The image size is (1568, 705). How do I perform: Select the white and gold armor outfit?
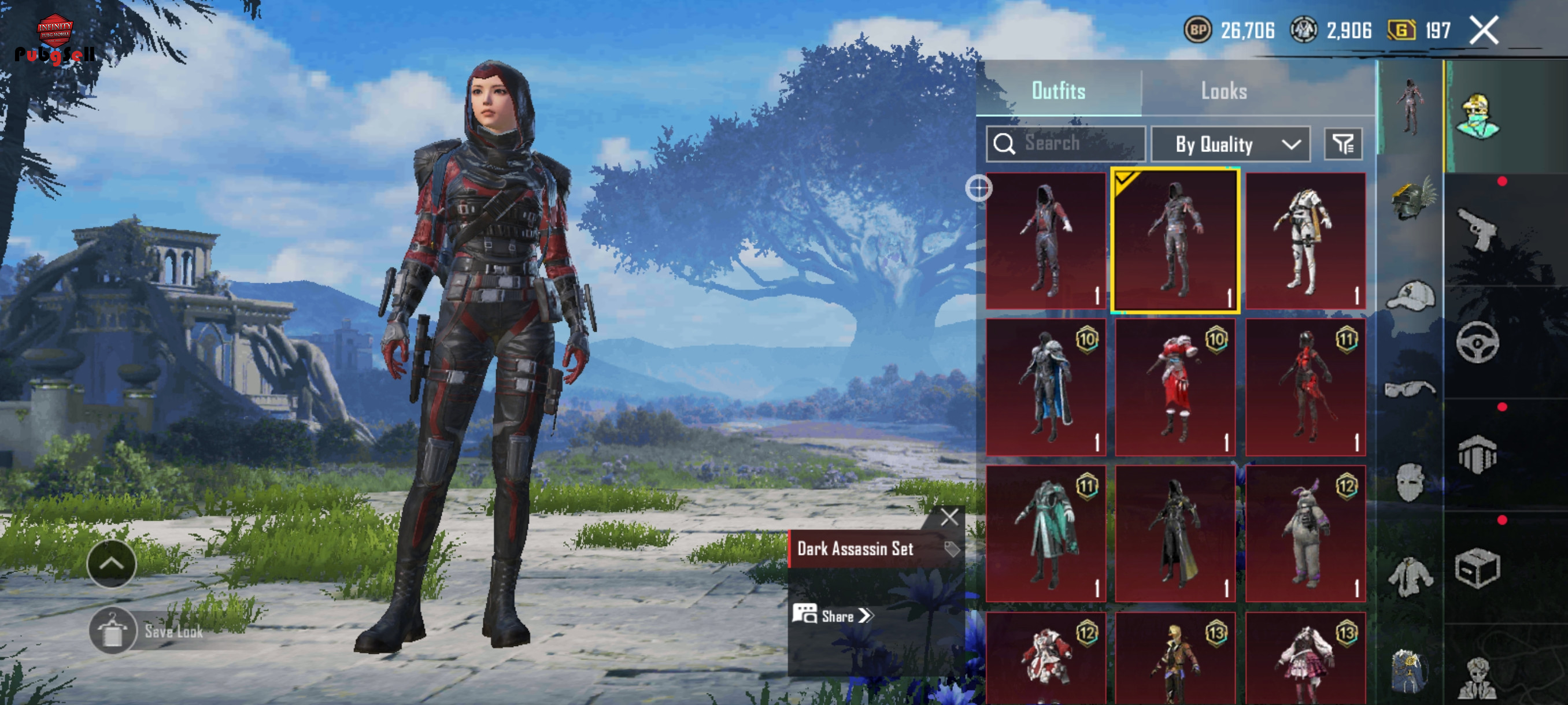pos(1305,241)
